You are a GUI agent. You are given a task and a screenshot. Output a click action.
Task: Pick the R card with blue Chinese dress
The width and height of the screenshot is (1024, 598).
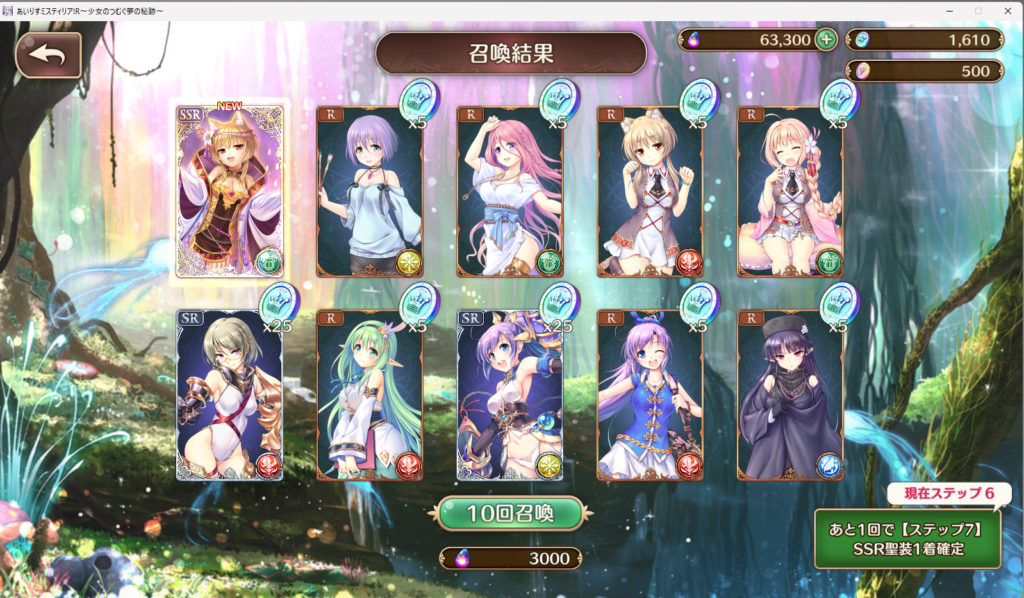coord(650,395)
